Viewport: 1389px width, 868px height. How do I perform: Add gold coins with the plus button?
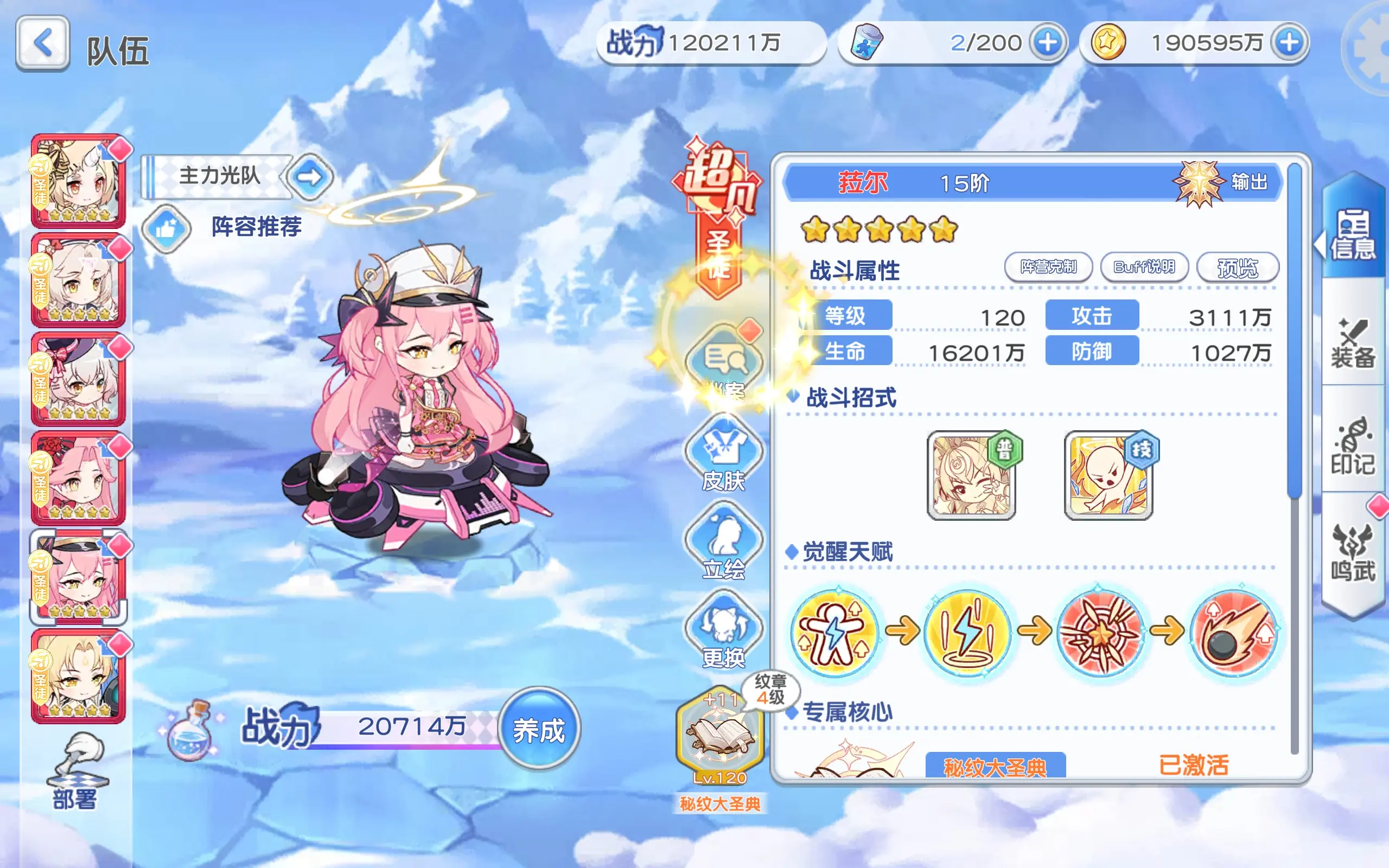point(1289,42)
